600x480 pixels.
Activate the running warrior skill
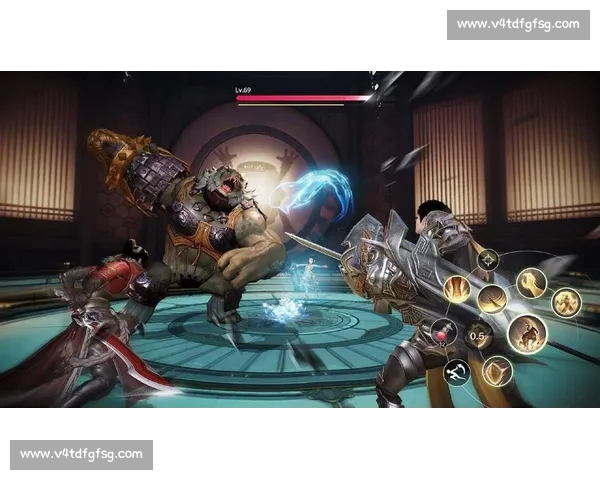click(x=566, y=301)
